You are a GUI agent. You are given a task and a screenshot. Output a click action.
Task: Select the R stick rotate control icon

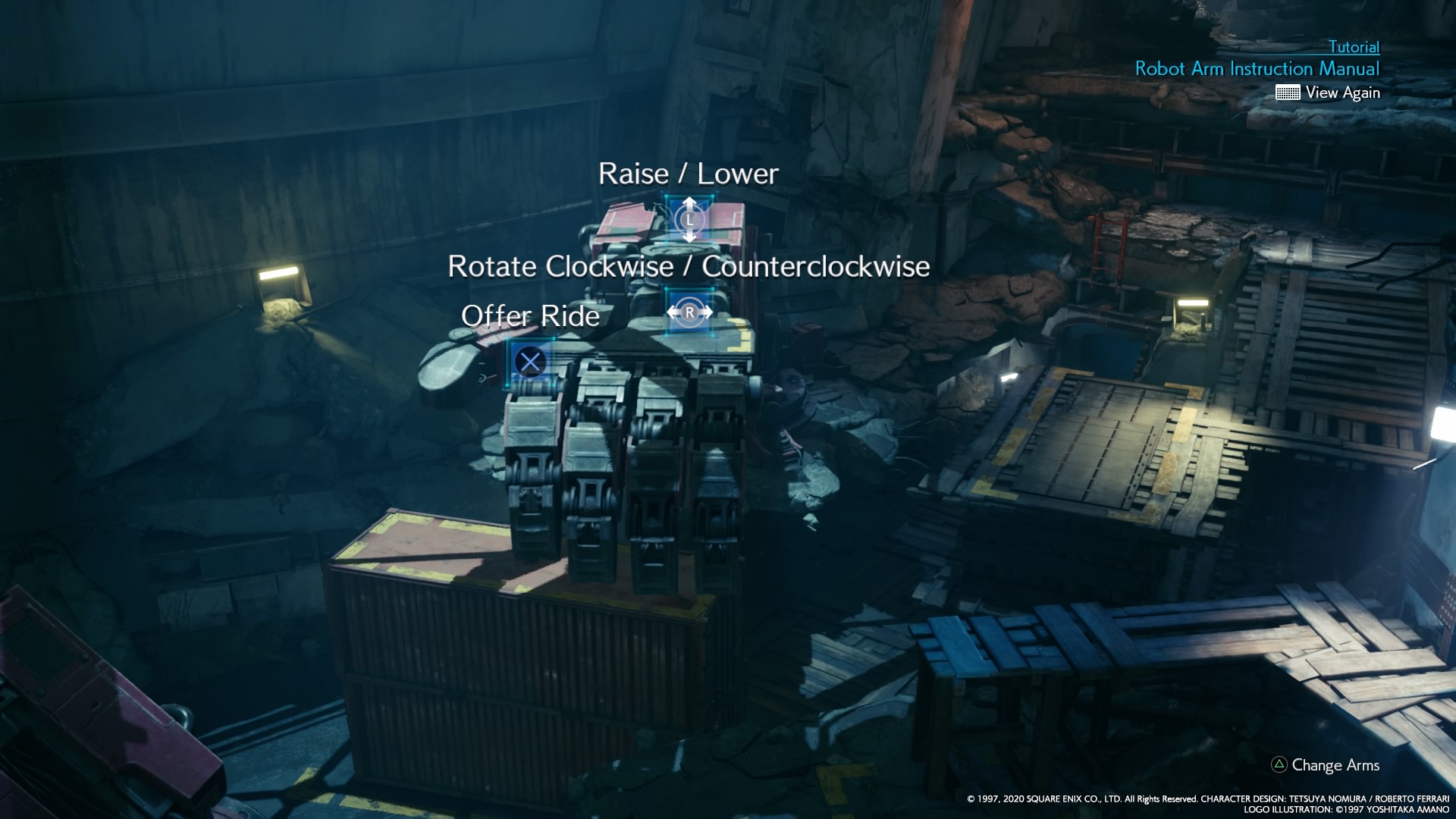(689, 311)
